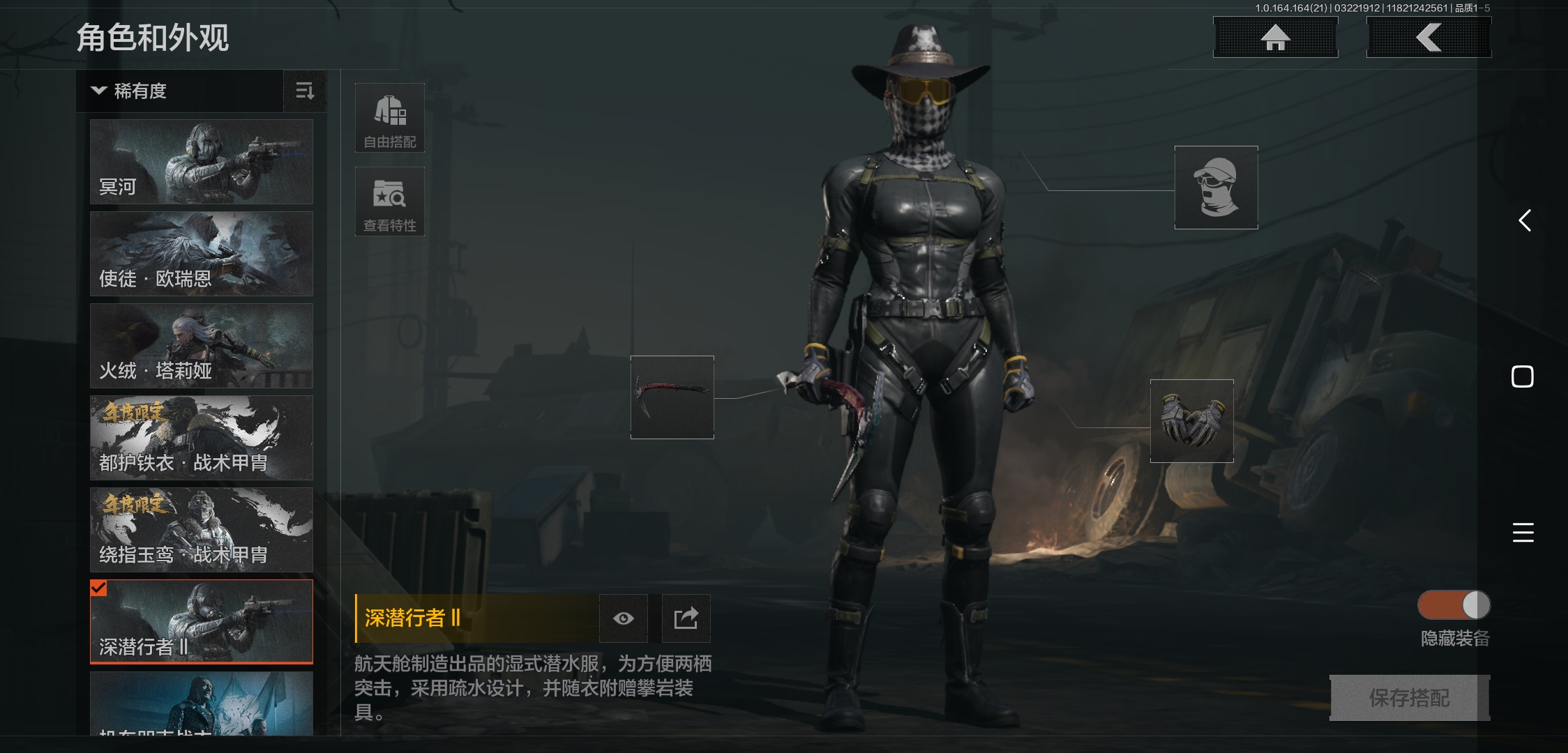Click the checkmark on 深潜行者Ⅱ card
This screenshot has height=753, width=1568.
point(98,589)
